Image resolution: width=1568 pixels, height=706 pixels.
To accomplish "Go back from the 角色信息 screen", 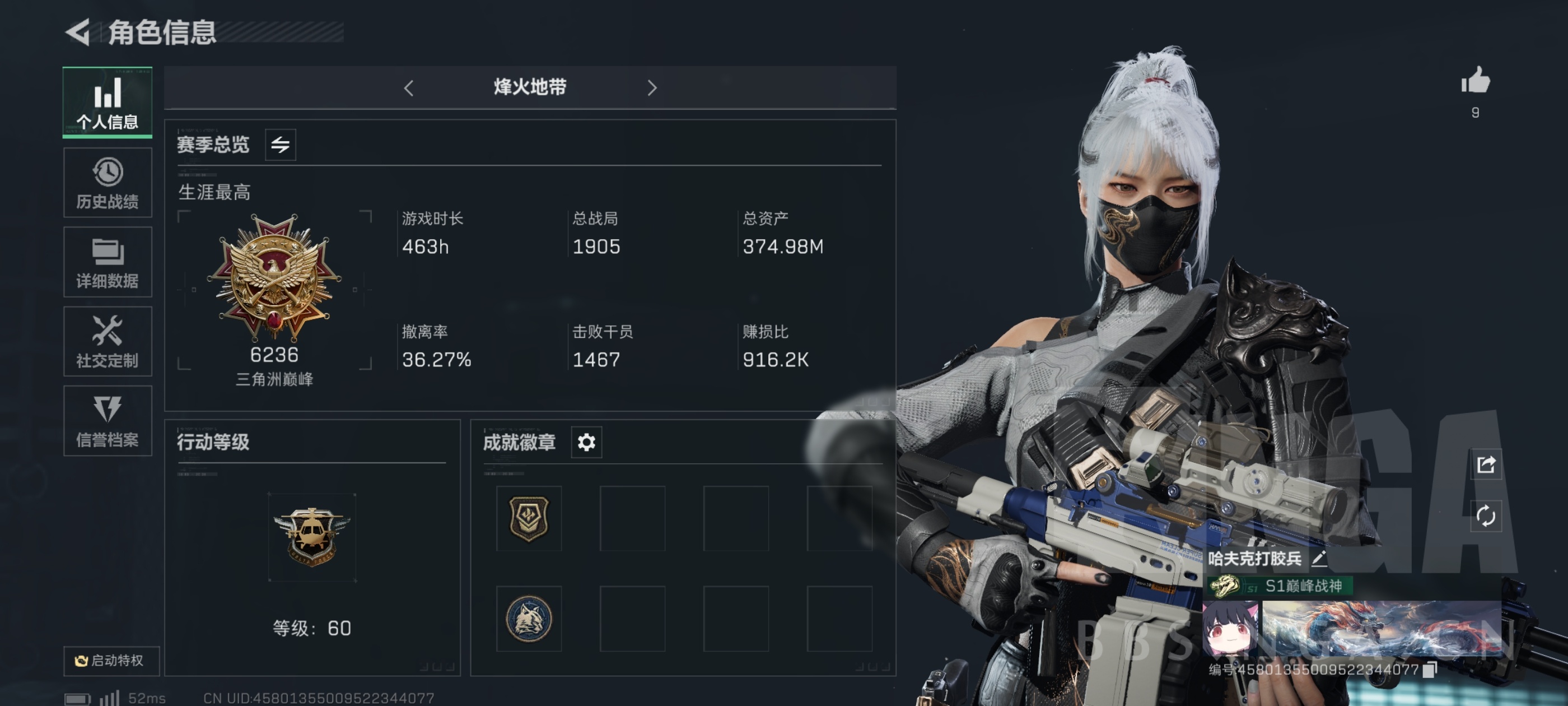I will (78, 32).
